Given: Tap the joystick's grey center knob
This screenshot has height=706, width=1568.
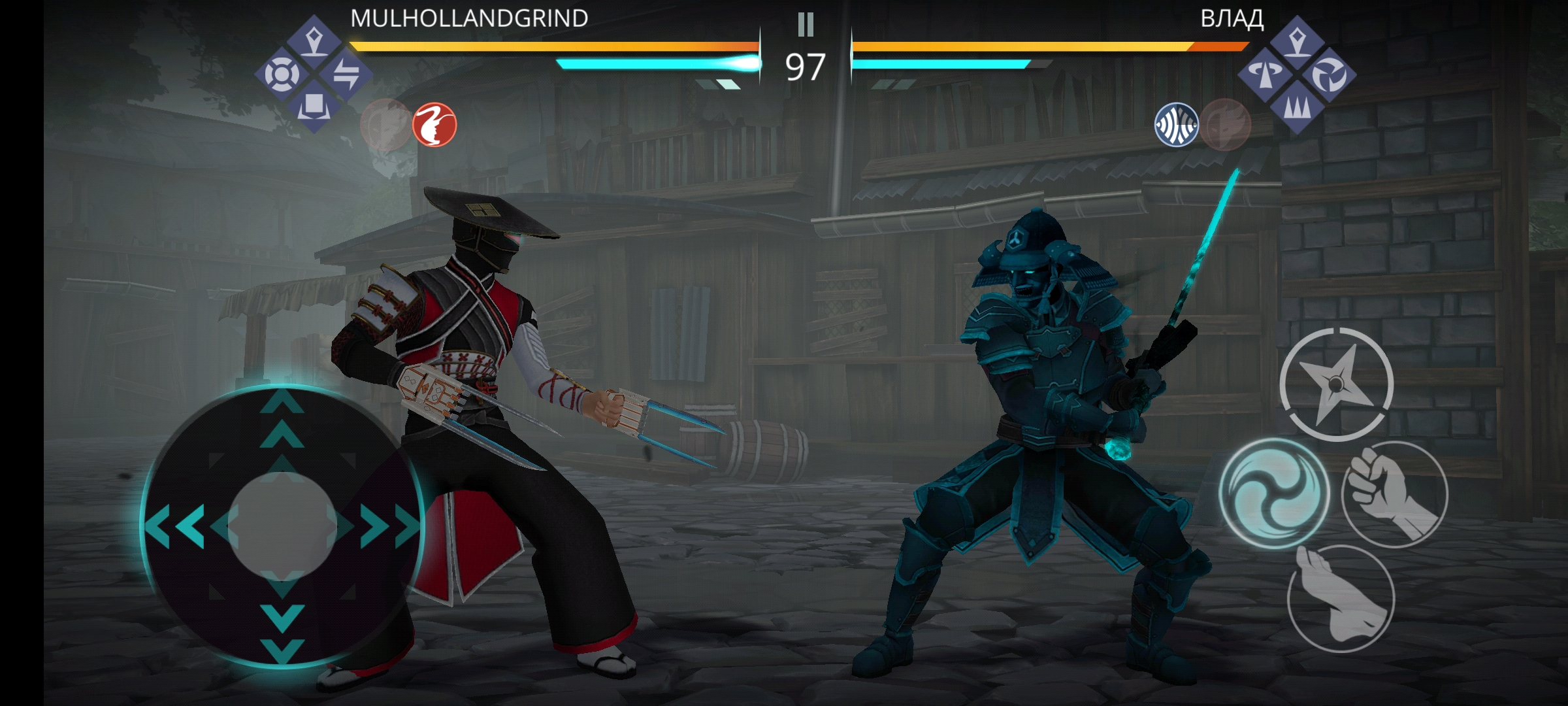Looking at the screenshot, I should [x=282, y=526].
